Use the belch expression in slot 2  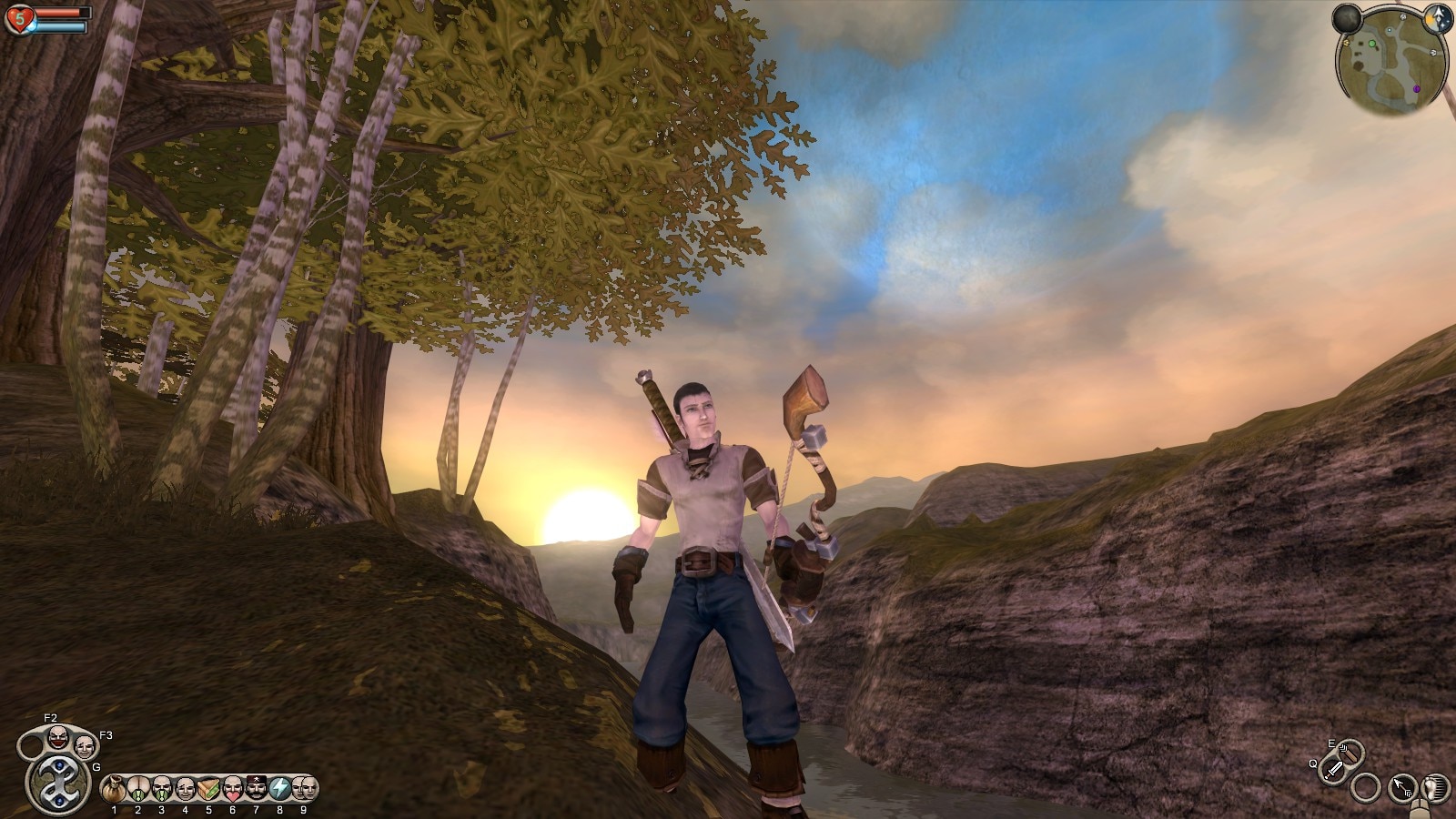(x=137, y=787)
